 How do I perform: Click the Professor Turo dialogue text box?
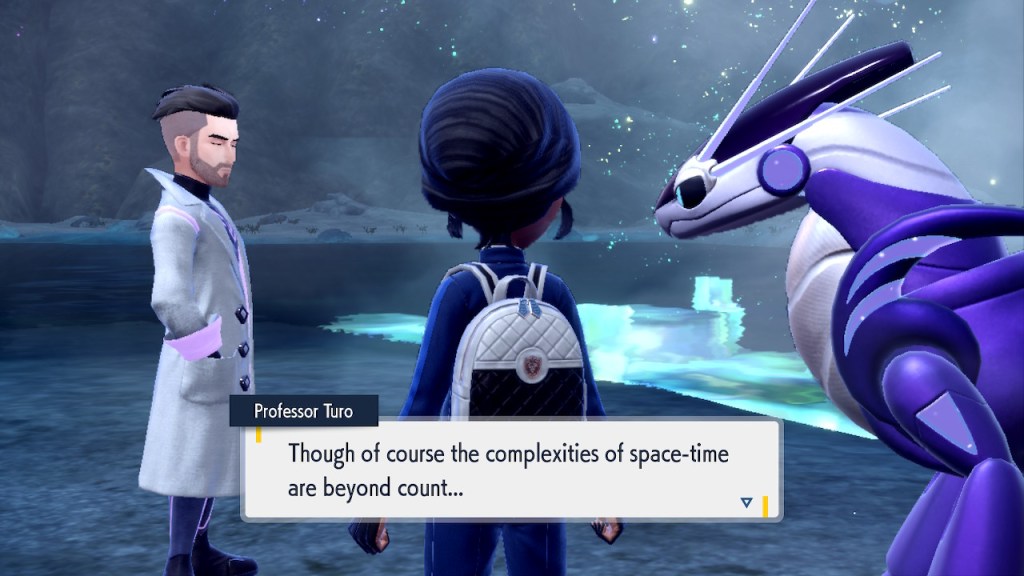pos(510,470)
